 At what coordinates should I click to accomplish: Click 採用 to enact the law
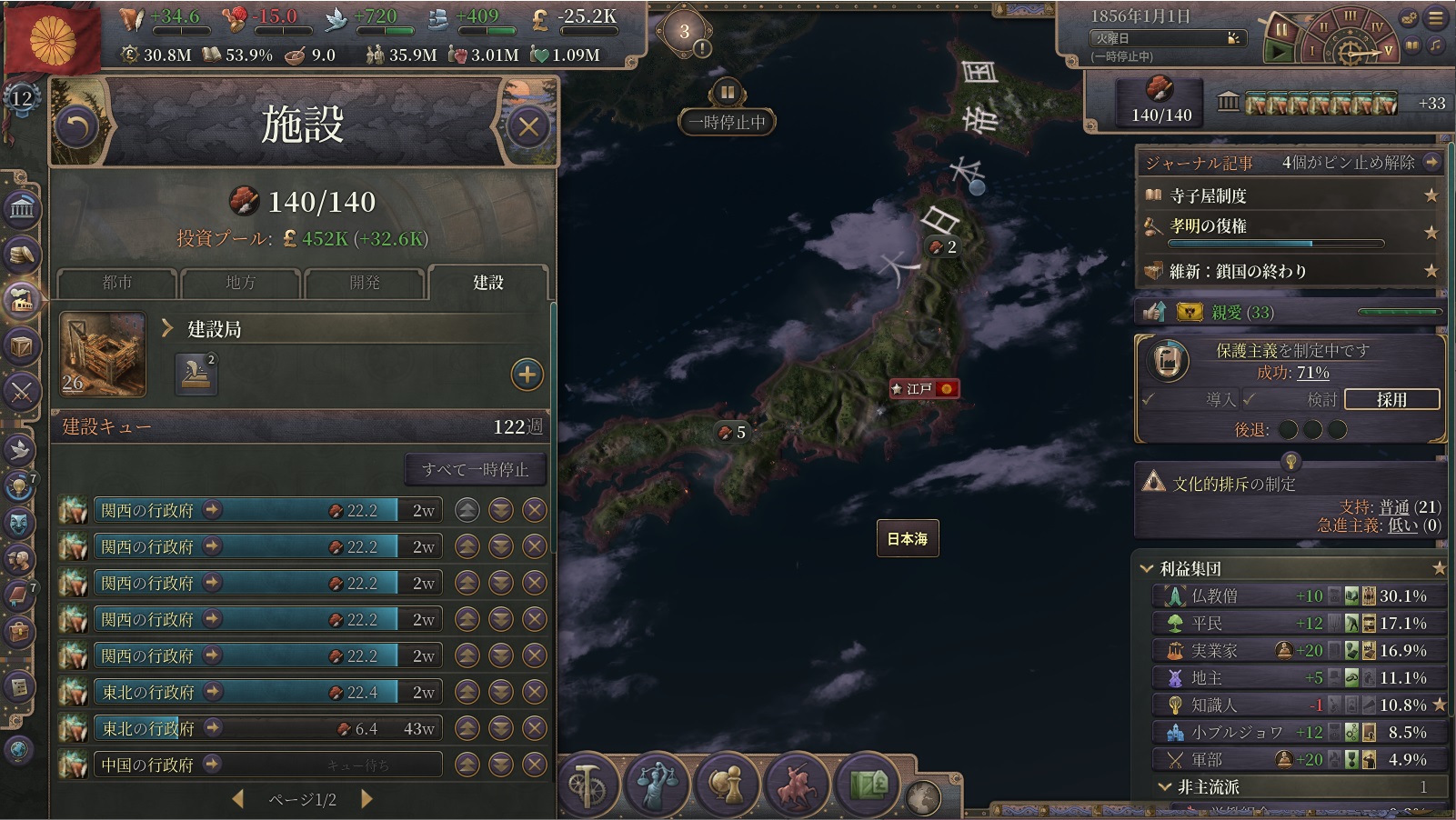(x=1391, y=399)
